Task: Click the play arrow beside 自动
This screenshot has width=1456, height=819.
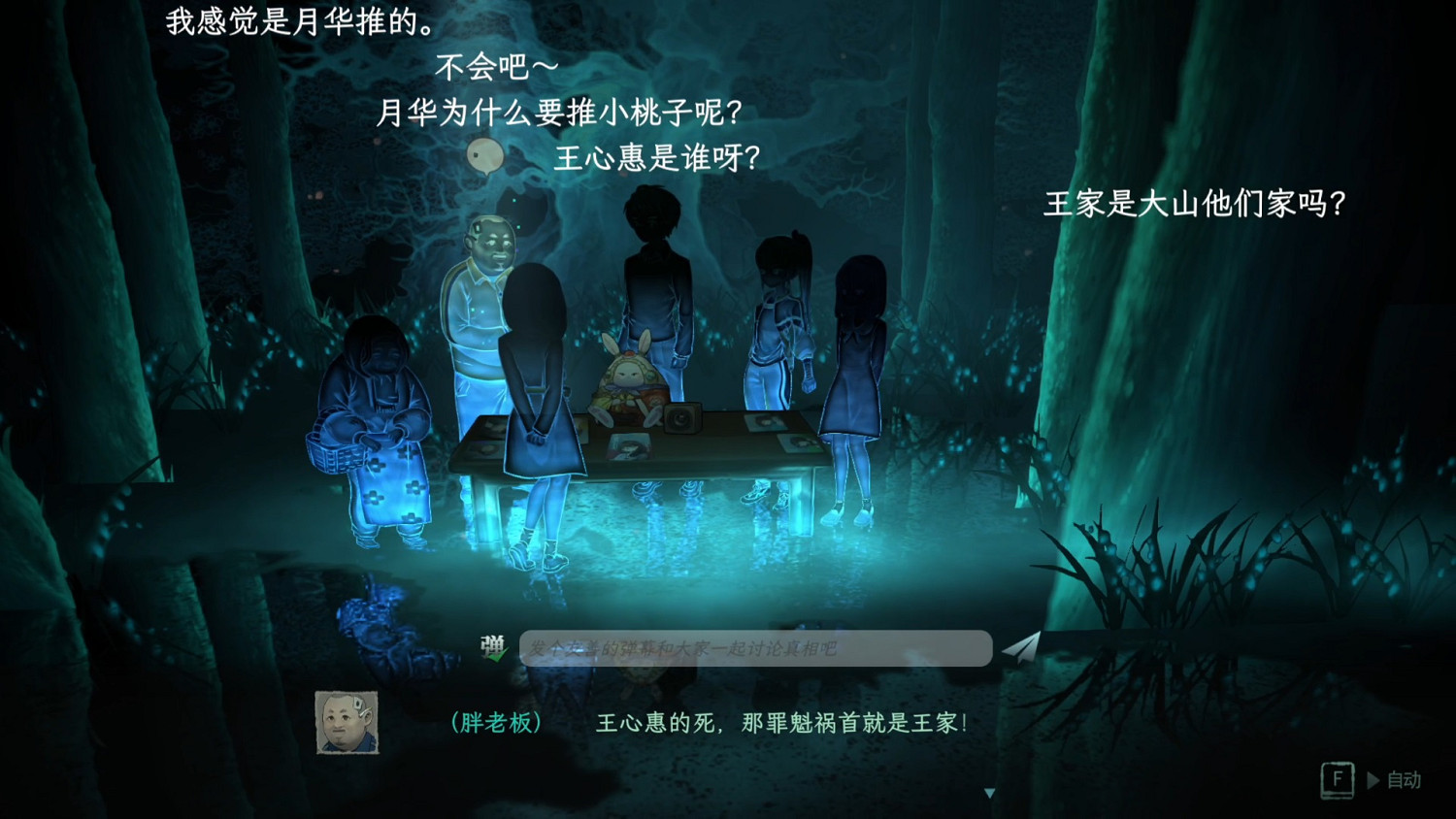Action: [1373, 780]
